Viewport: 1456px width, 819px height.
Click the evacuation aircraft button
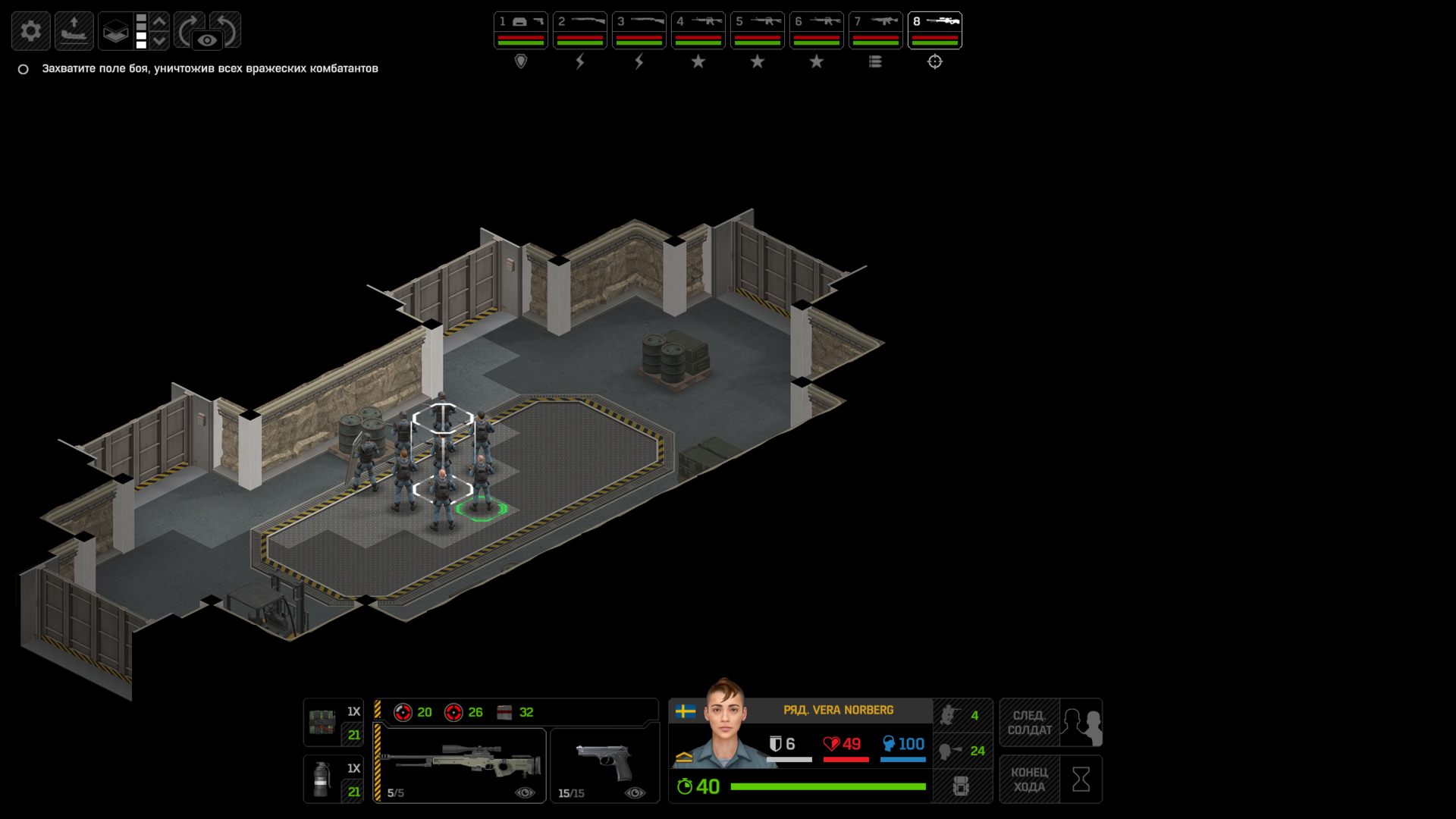(x=74, y=31)
